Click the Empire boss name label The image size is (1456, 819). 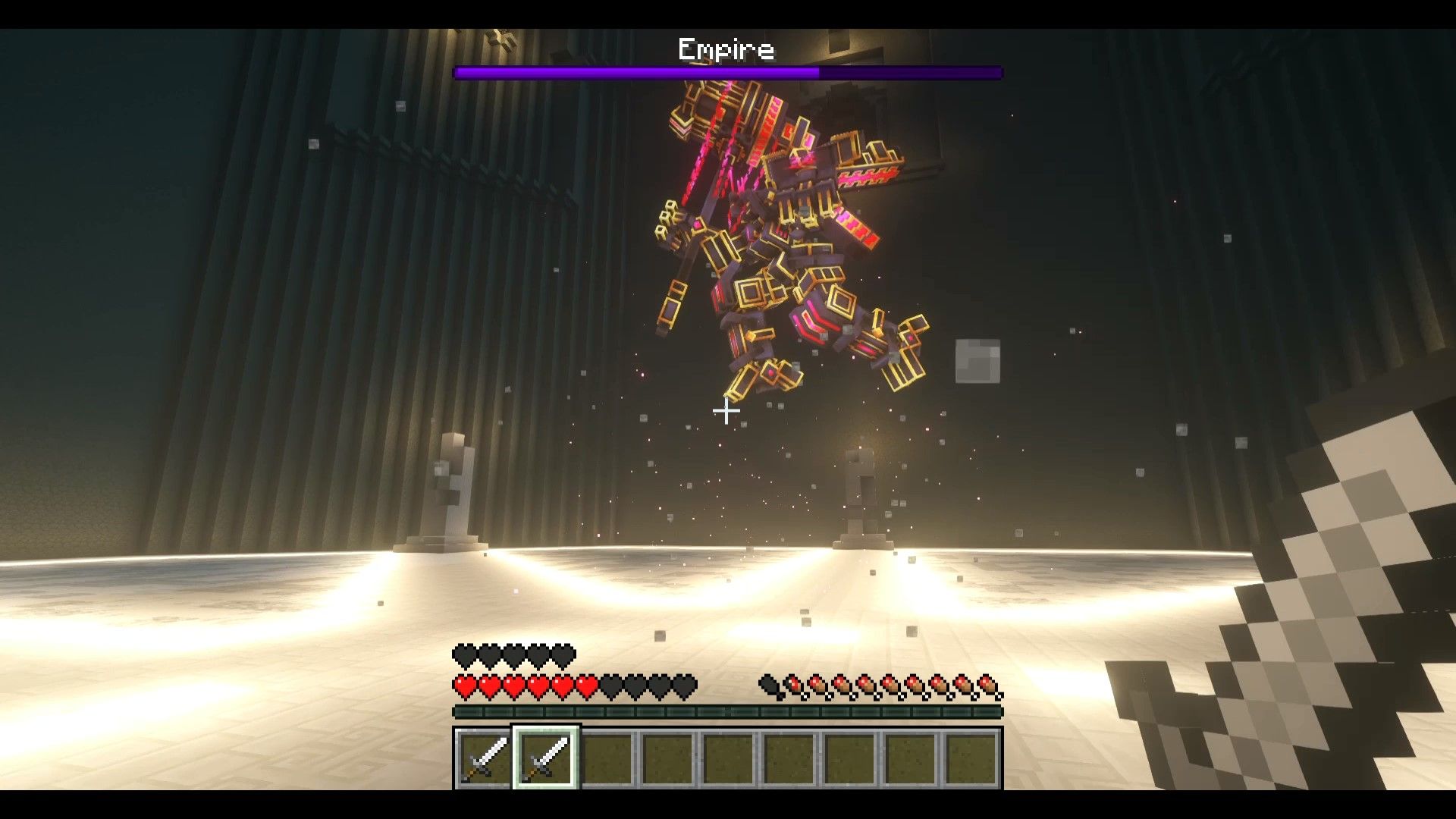tap(726, 49)
